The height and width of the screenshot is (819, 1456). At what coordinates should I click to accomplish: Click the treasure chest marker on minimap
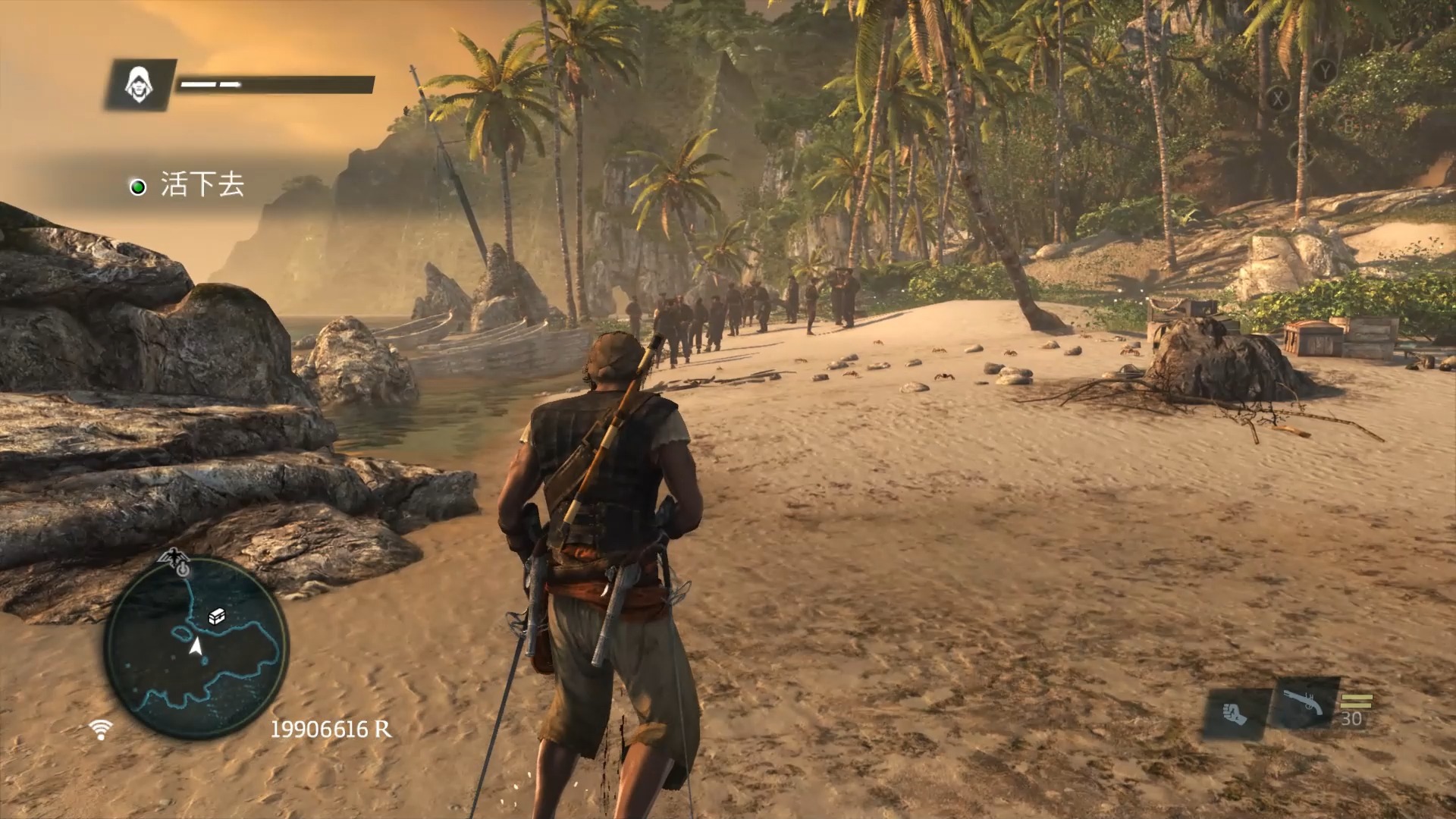pos(217,617)
